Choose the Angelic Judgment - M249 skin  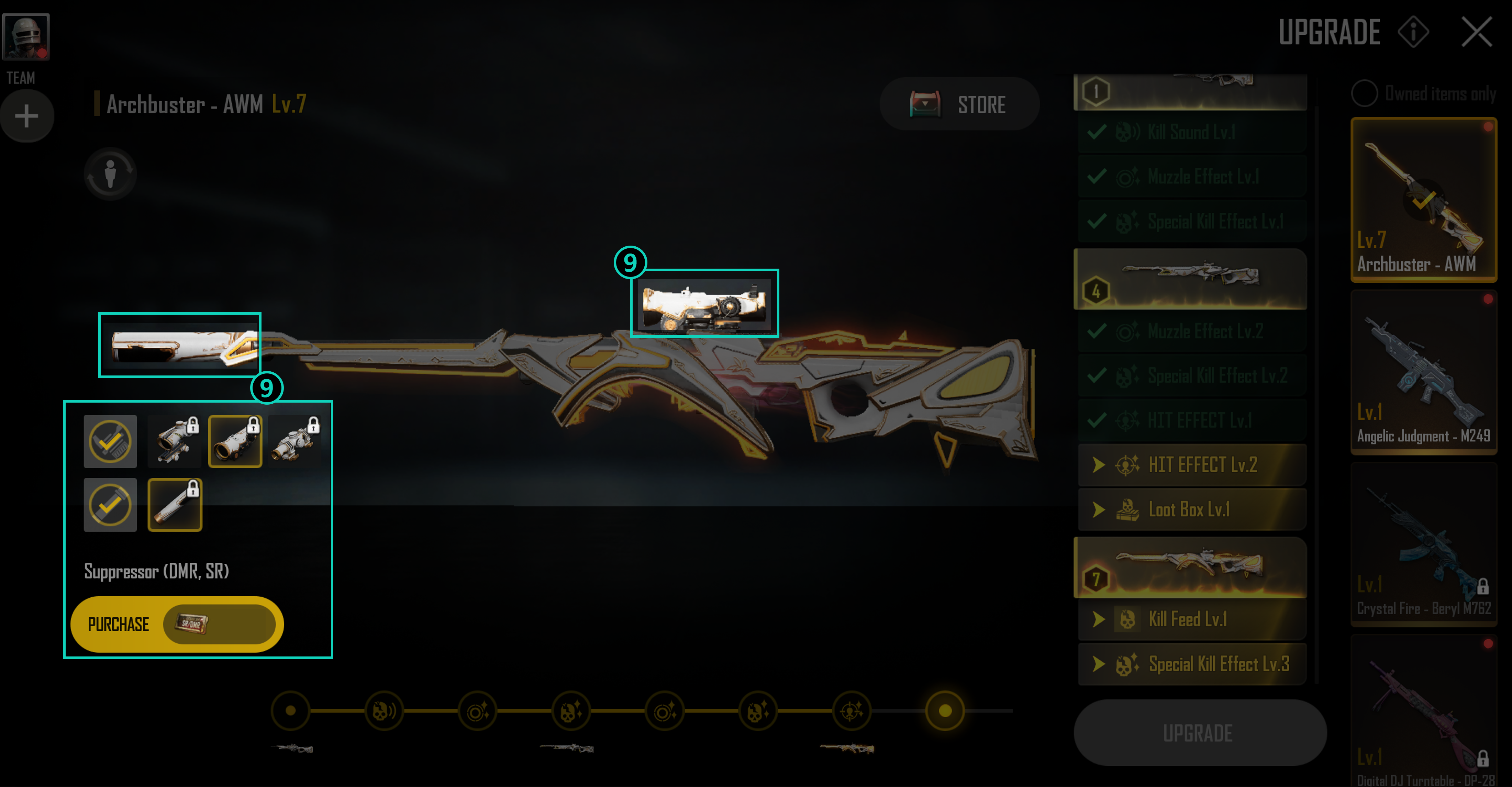tap(1423, 372)
